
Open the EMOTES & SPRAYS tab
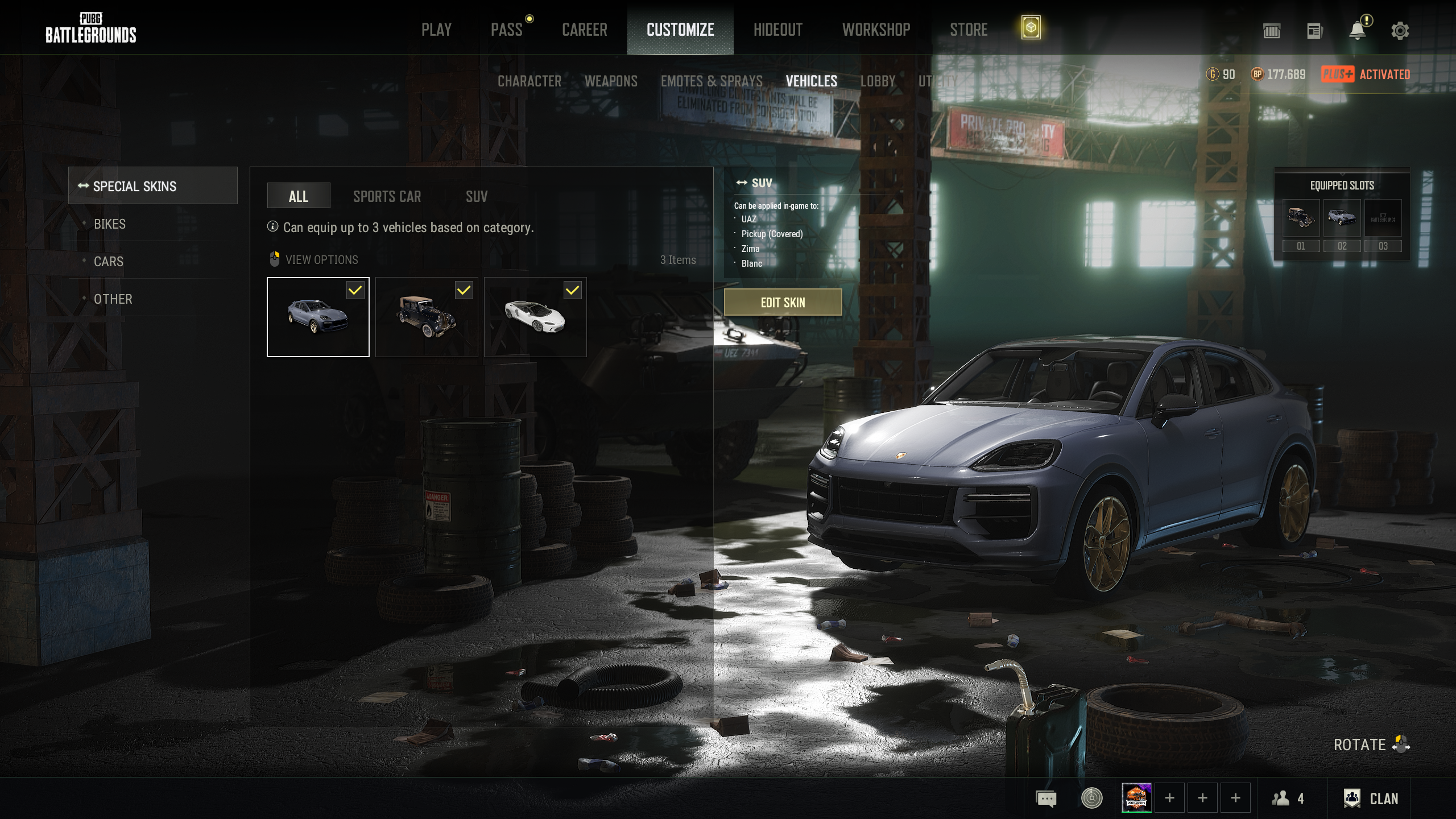click(712, 81)
